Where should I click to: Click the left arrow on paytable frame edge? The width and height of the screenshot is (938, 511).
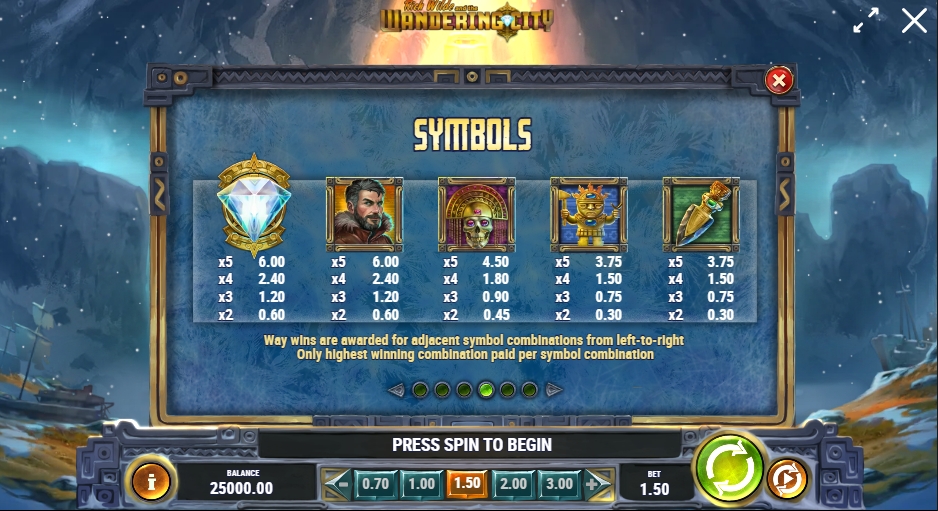tap(160, 194)
